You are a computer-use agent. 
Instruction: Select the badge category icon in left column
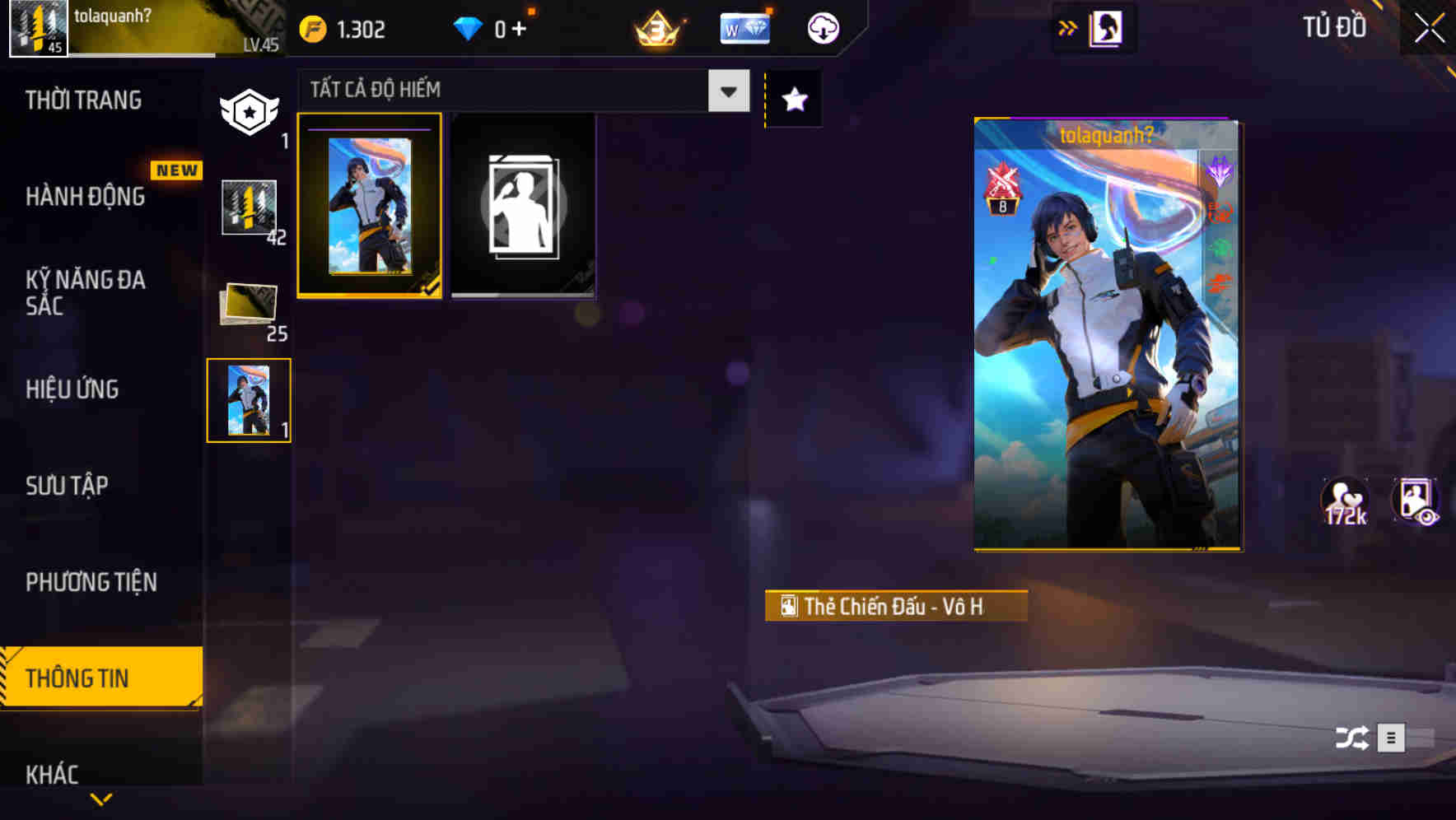pyautogui.click(x=250, y=111)
